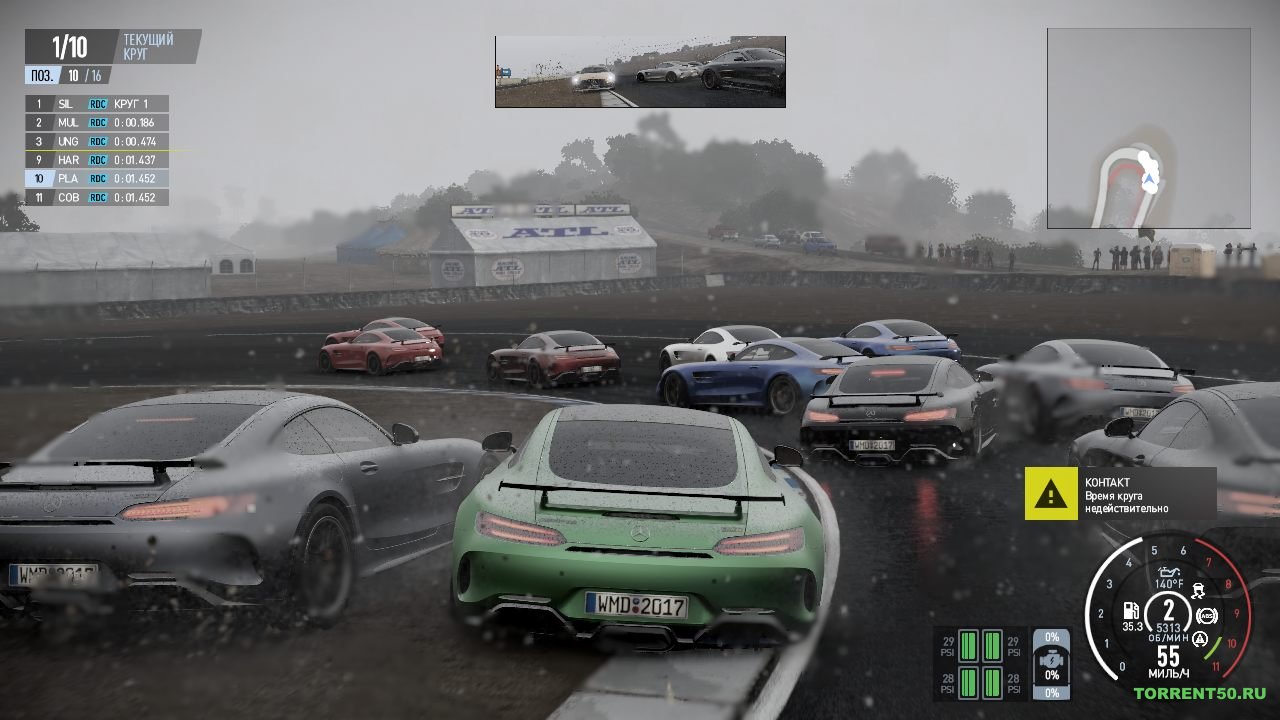This screenshot has height=720, width=1280.
Task: Click the yellow contact warning icon
Action: (x=1050, y=493)
